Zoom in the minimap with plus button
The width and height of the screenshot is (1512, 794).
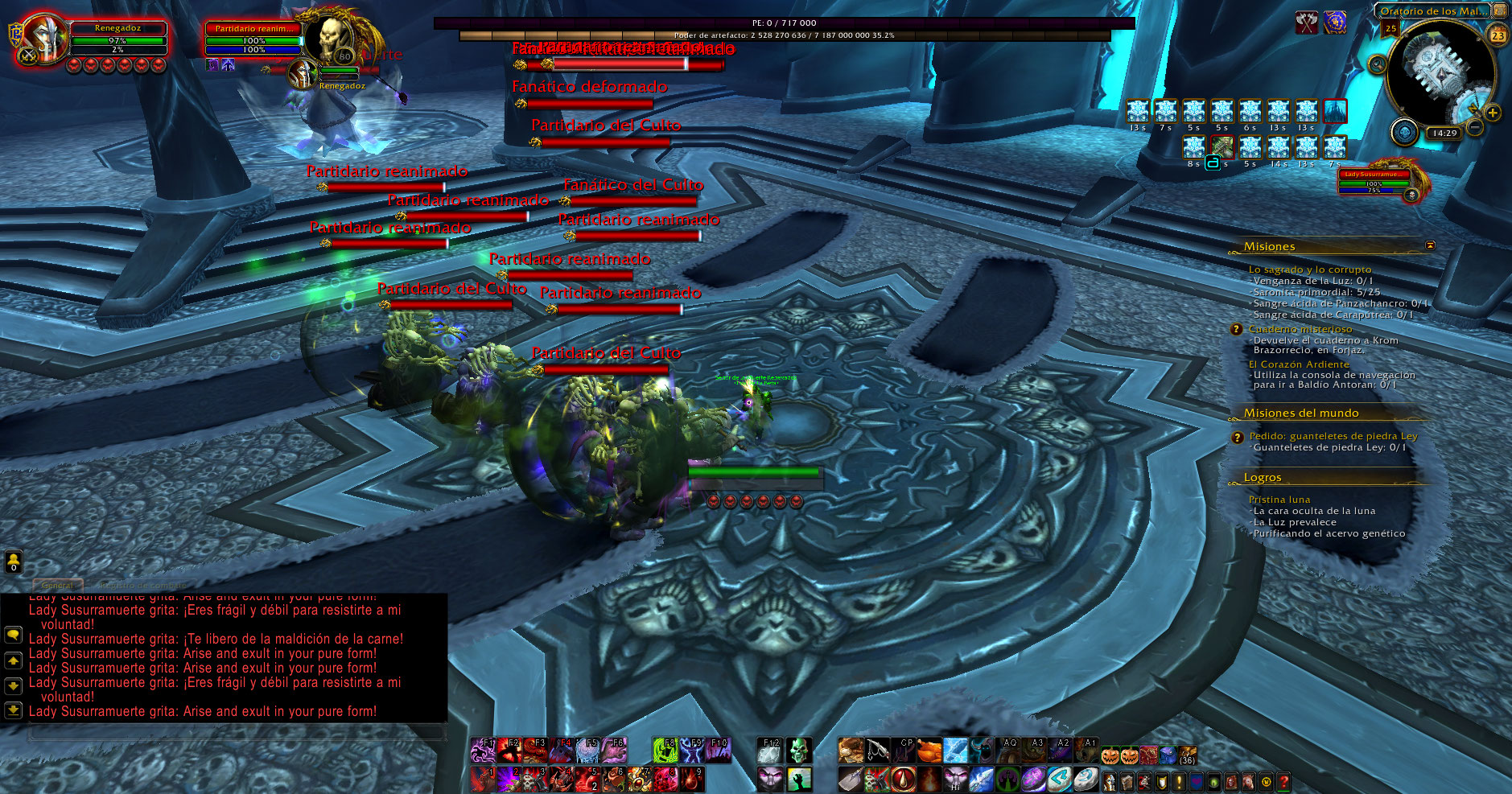[1493, 113]
